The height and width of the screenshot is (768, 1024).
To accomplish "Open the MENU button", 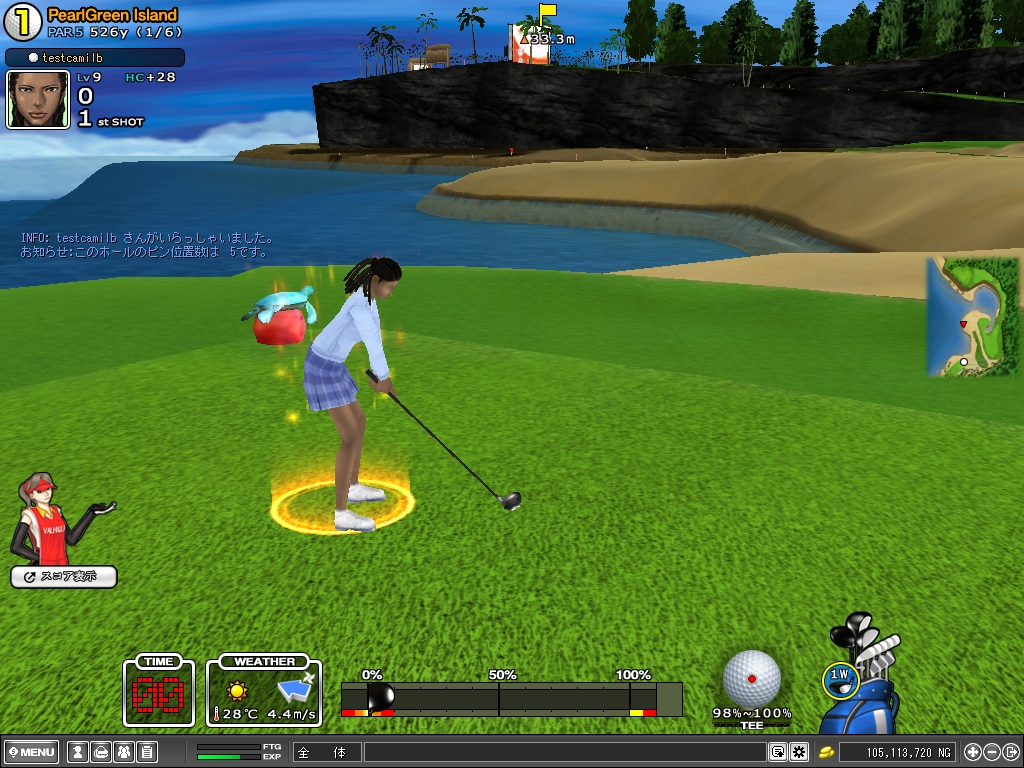I will [x=32, y=752].
